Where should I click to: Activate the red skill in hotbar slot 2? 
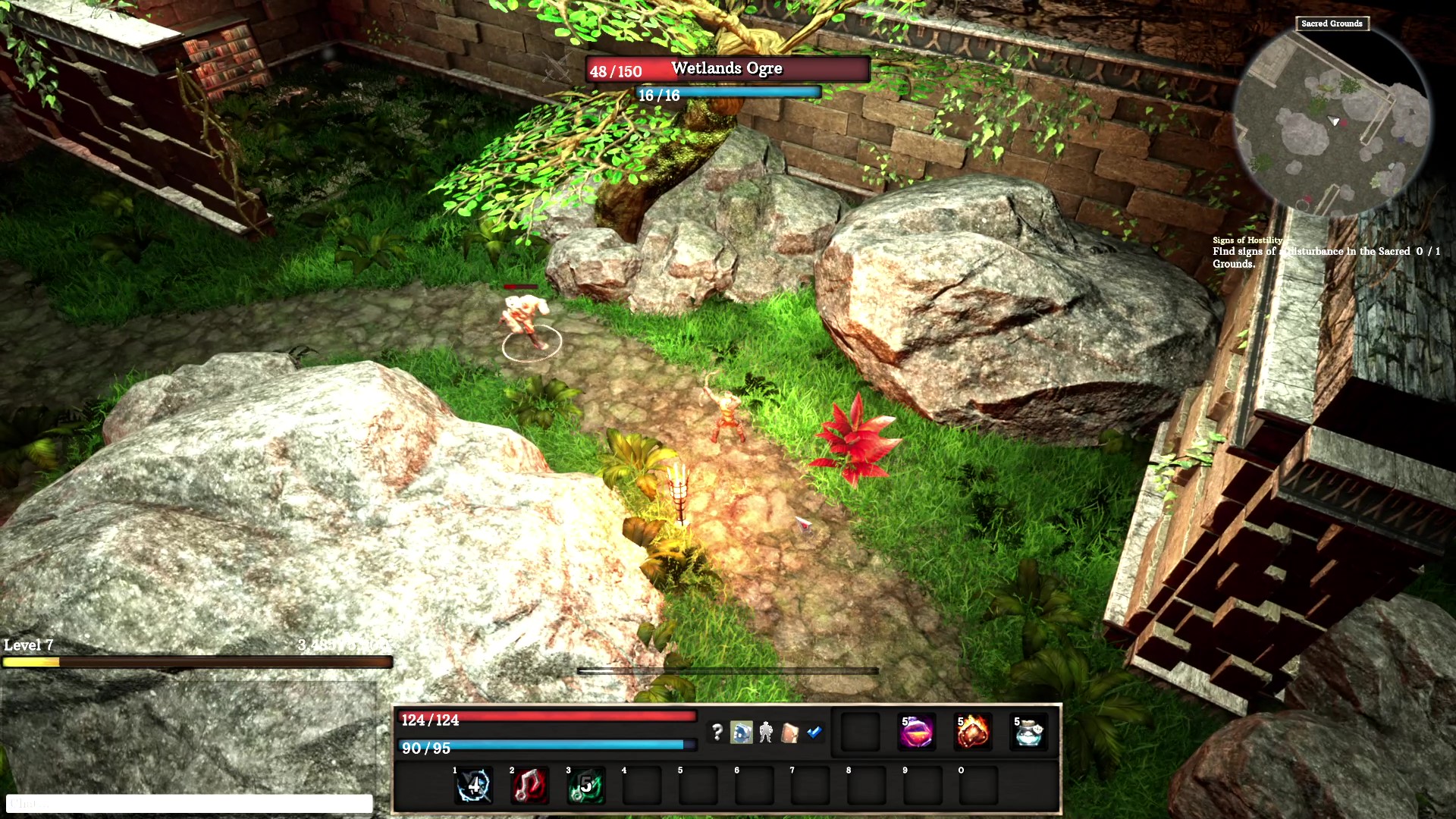click(x=529, y=786)
